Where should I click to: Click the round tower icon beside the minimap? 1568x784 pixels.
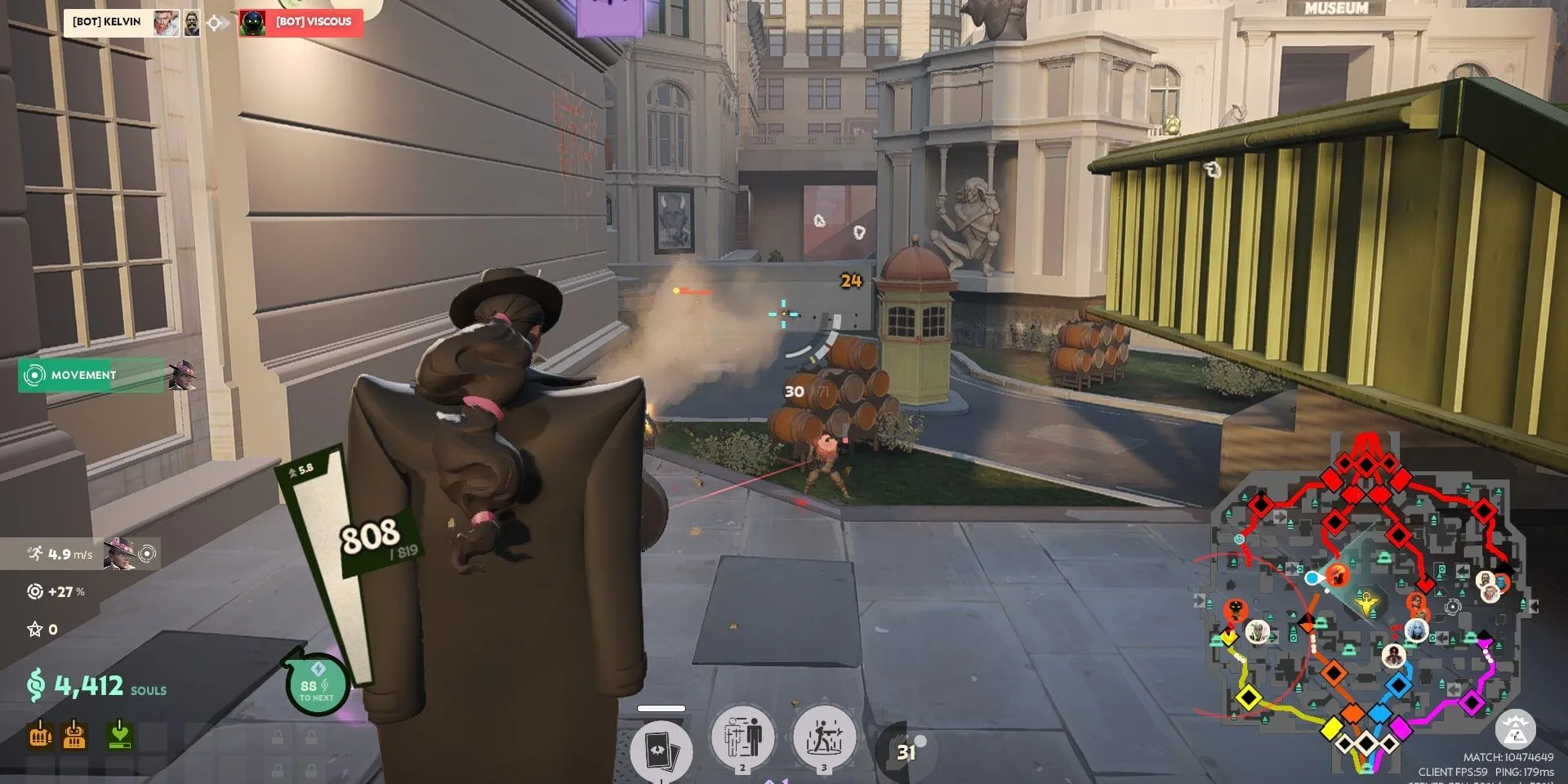point(1515,730)
